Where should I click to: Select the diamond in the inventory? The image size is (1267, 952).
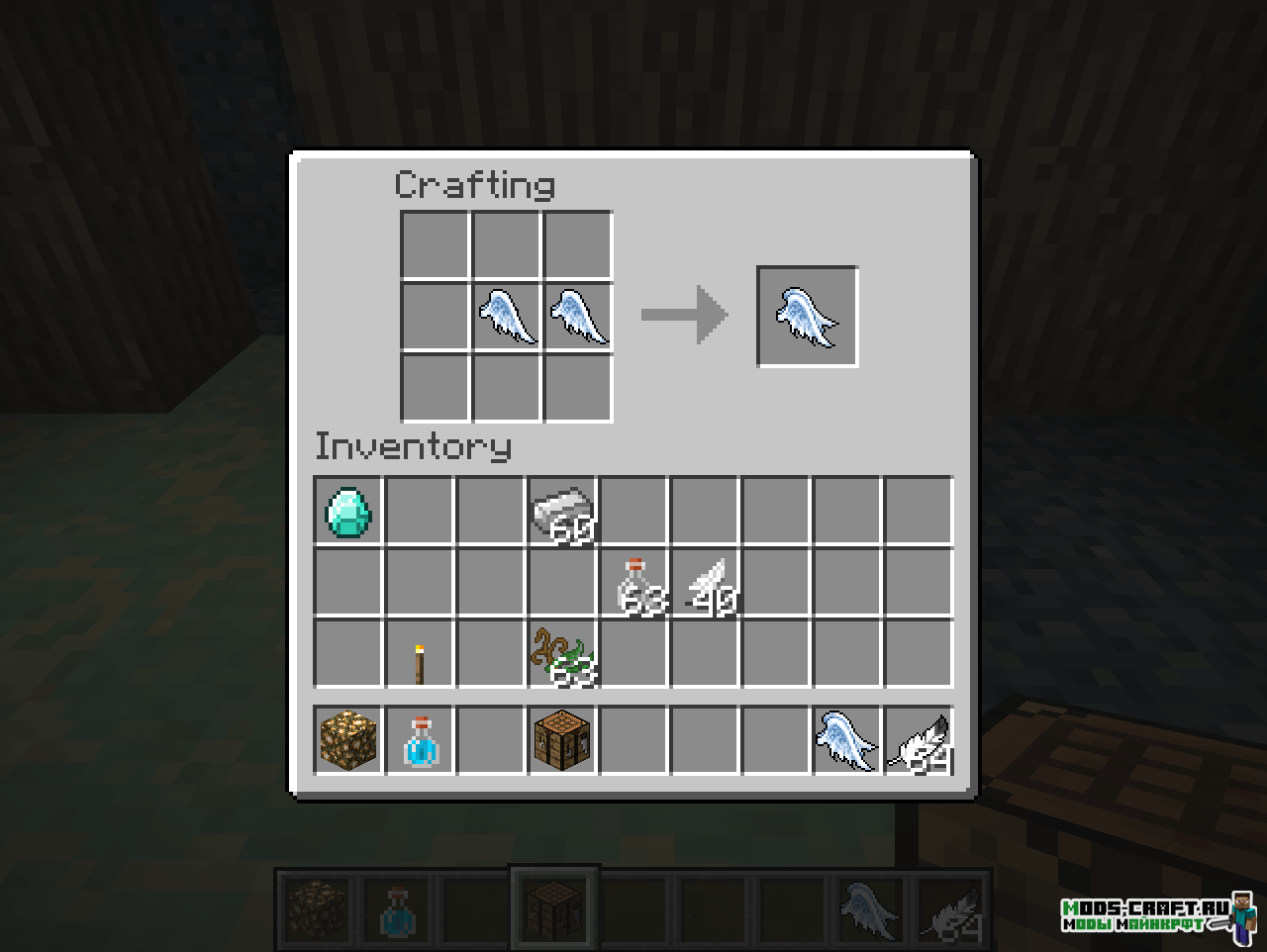[x=348, y=511]
